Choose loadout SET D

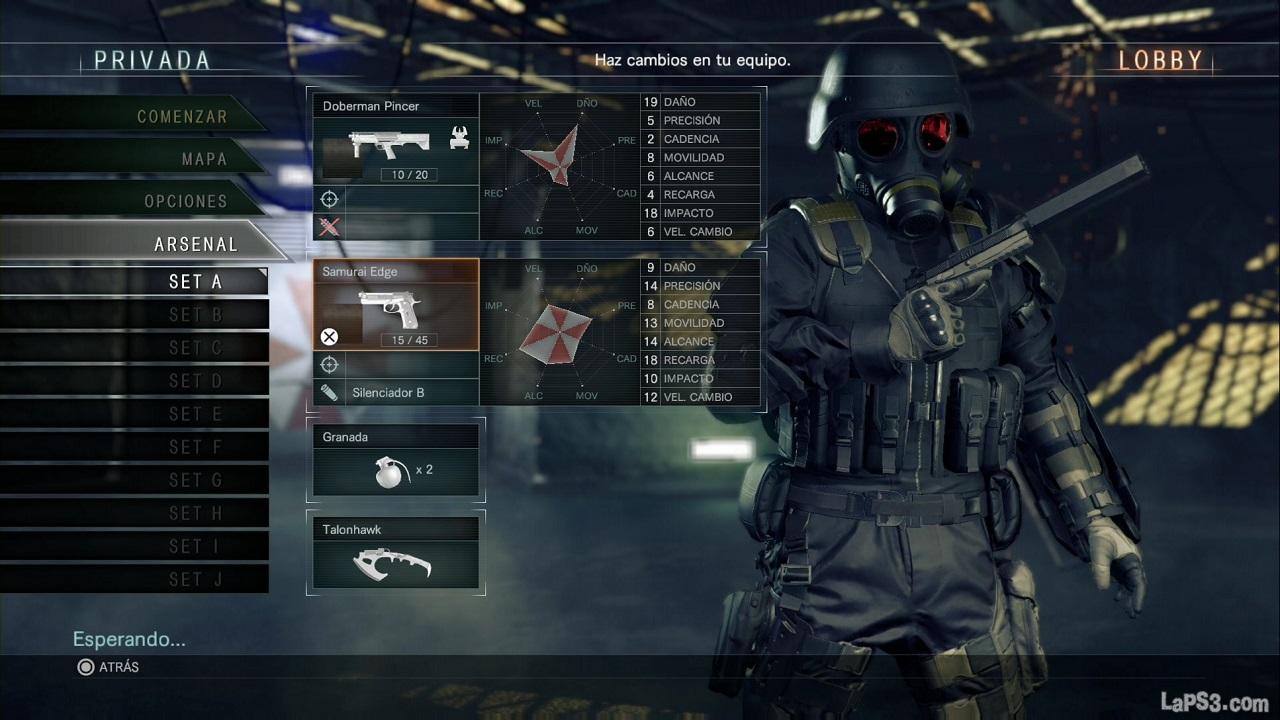click(195, 380)
